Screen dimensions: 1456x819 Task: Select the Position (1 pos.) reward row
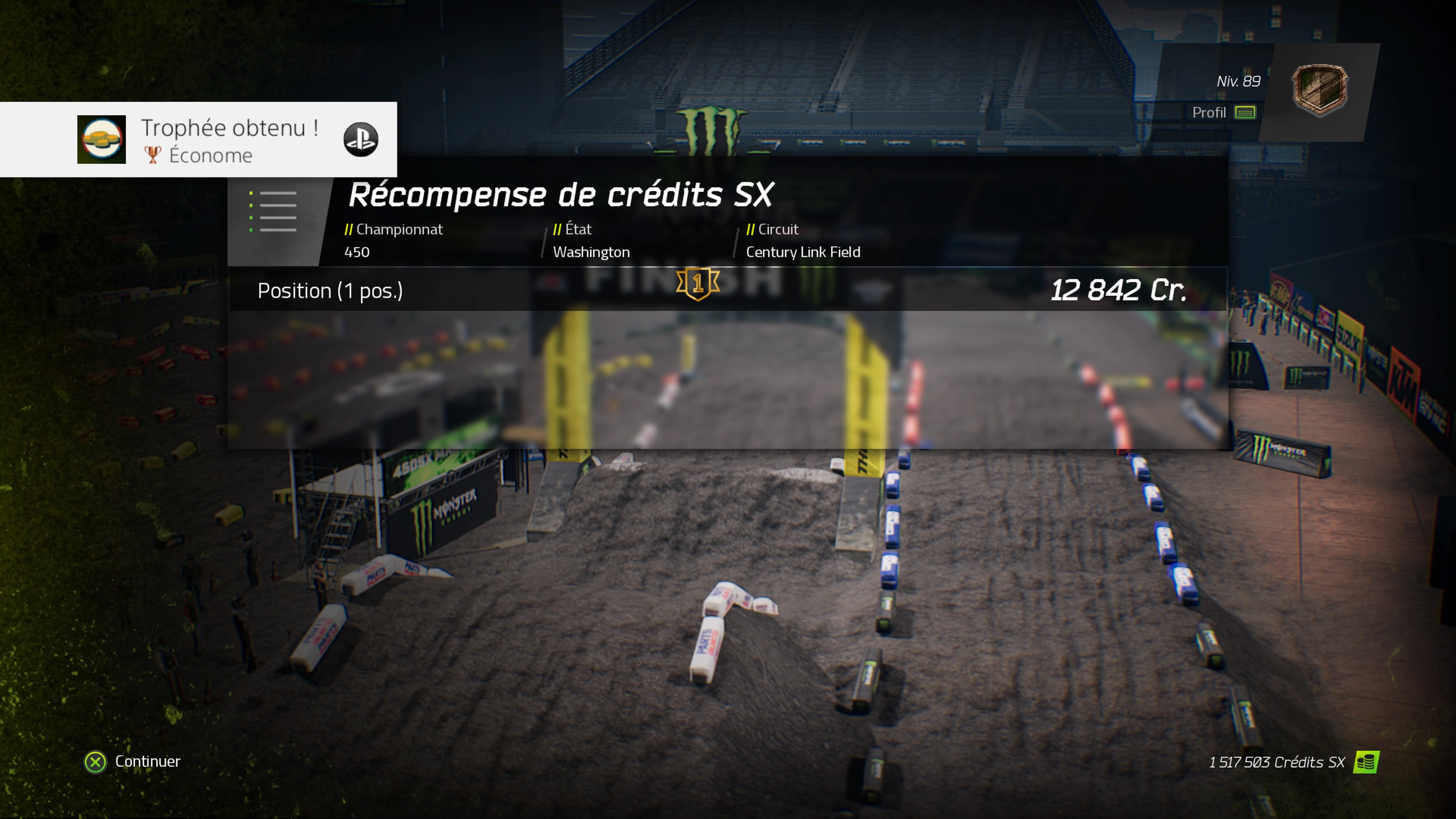[727, 290]
